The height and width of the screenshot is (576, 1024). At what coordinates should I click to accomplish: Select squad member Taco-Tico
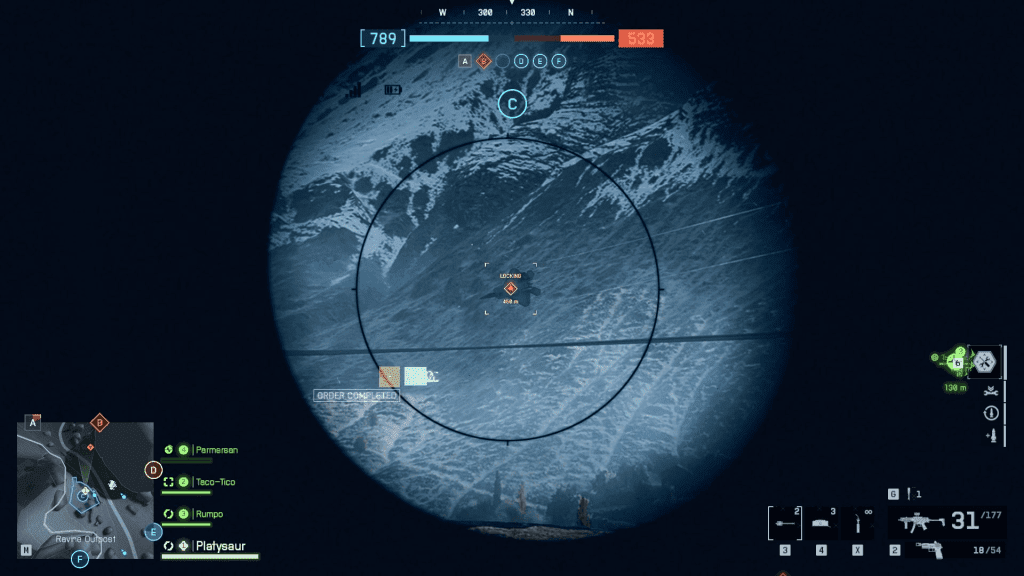click(215, 482)
